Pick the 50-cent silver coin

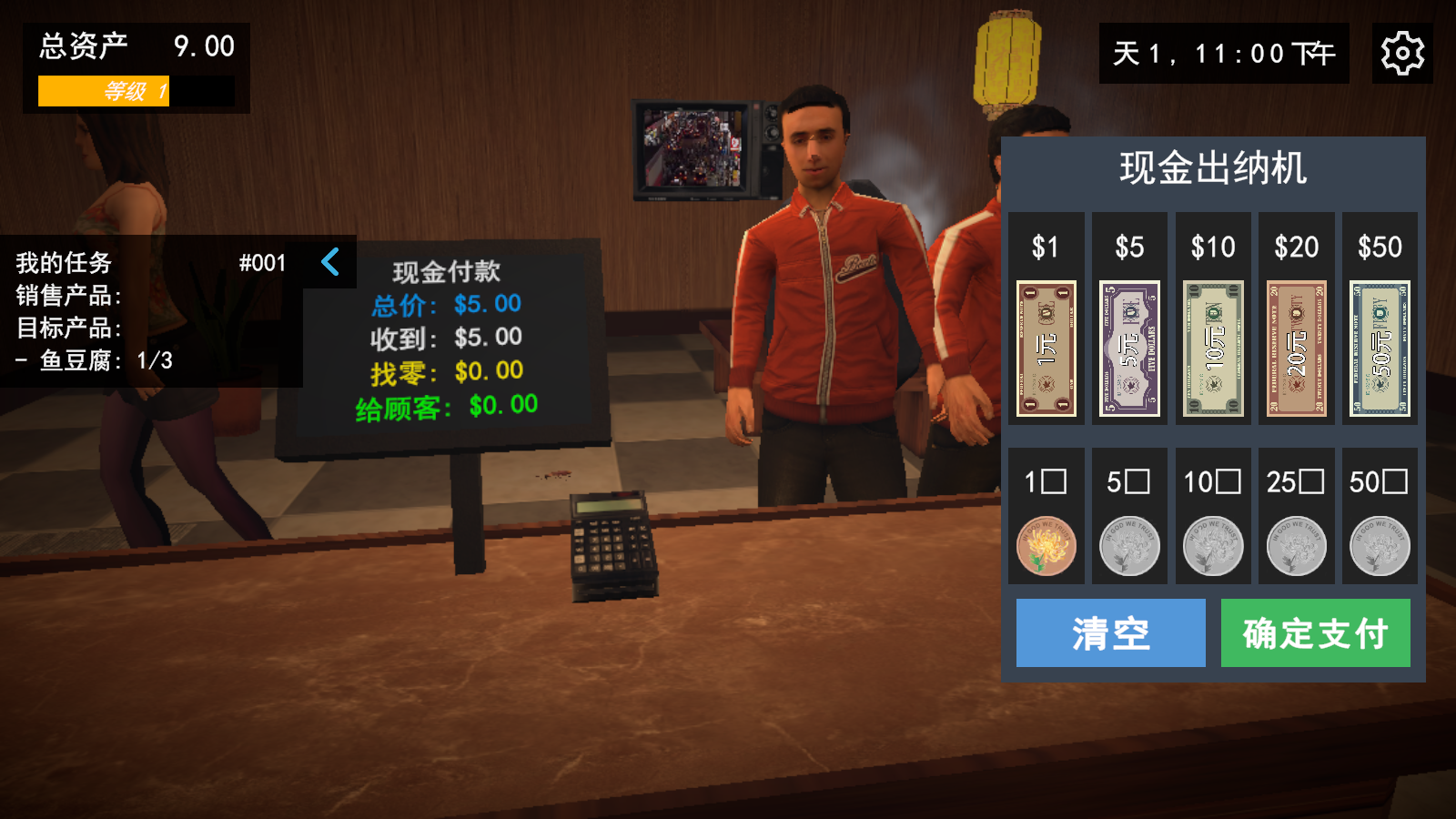1380,546
